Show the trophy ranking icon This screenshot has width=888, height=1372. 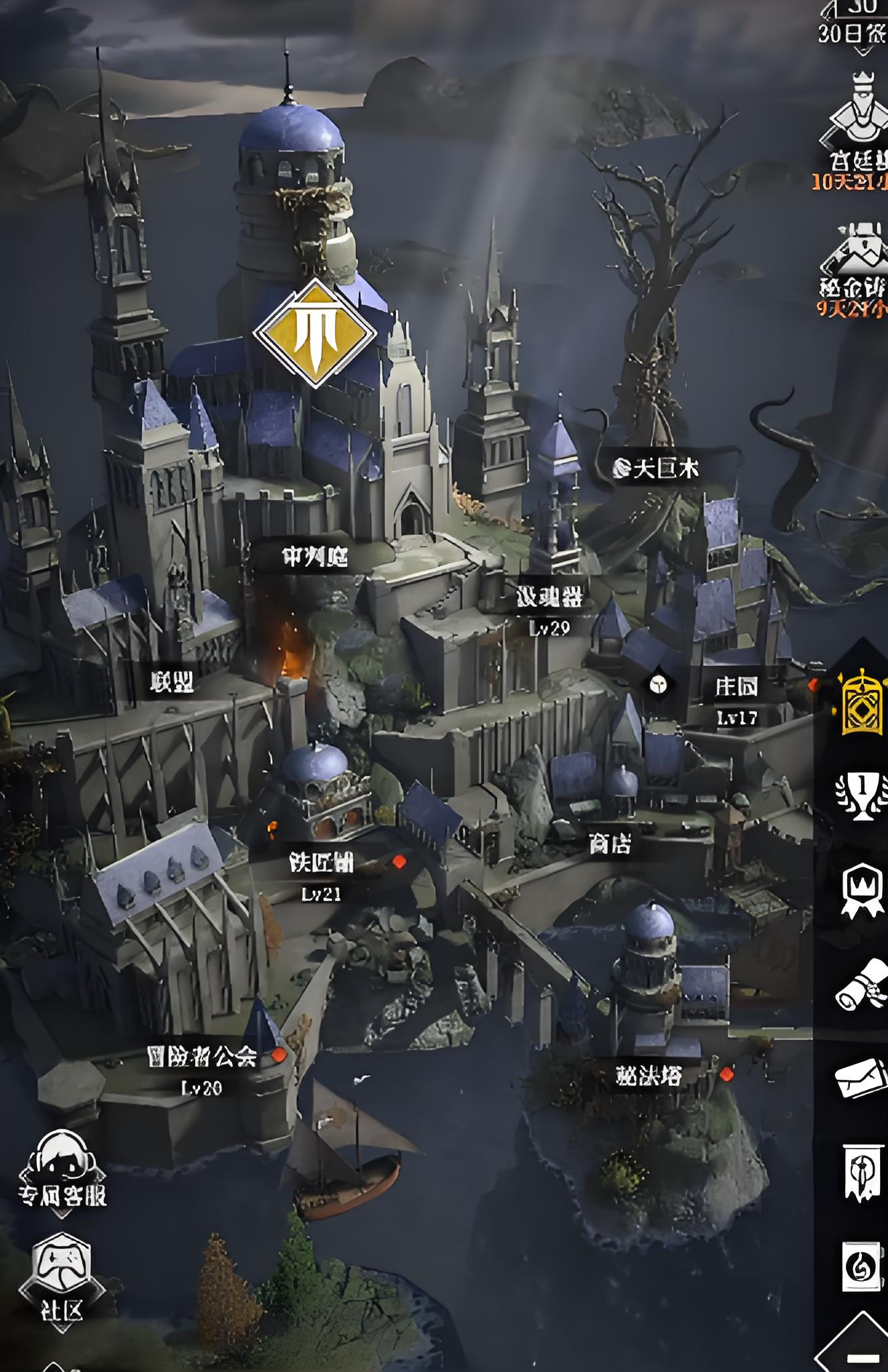[x=861, y=796]
